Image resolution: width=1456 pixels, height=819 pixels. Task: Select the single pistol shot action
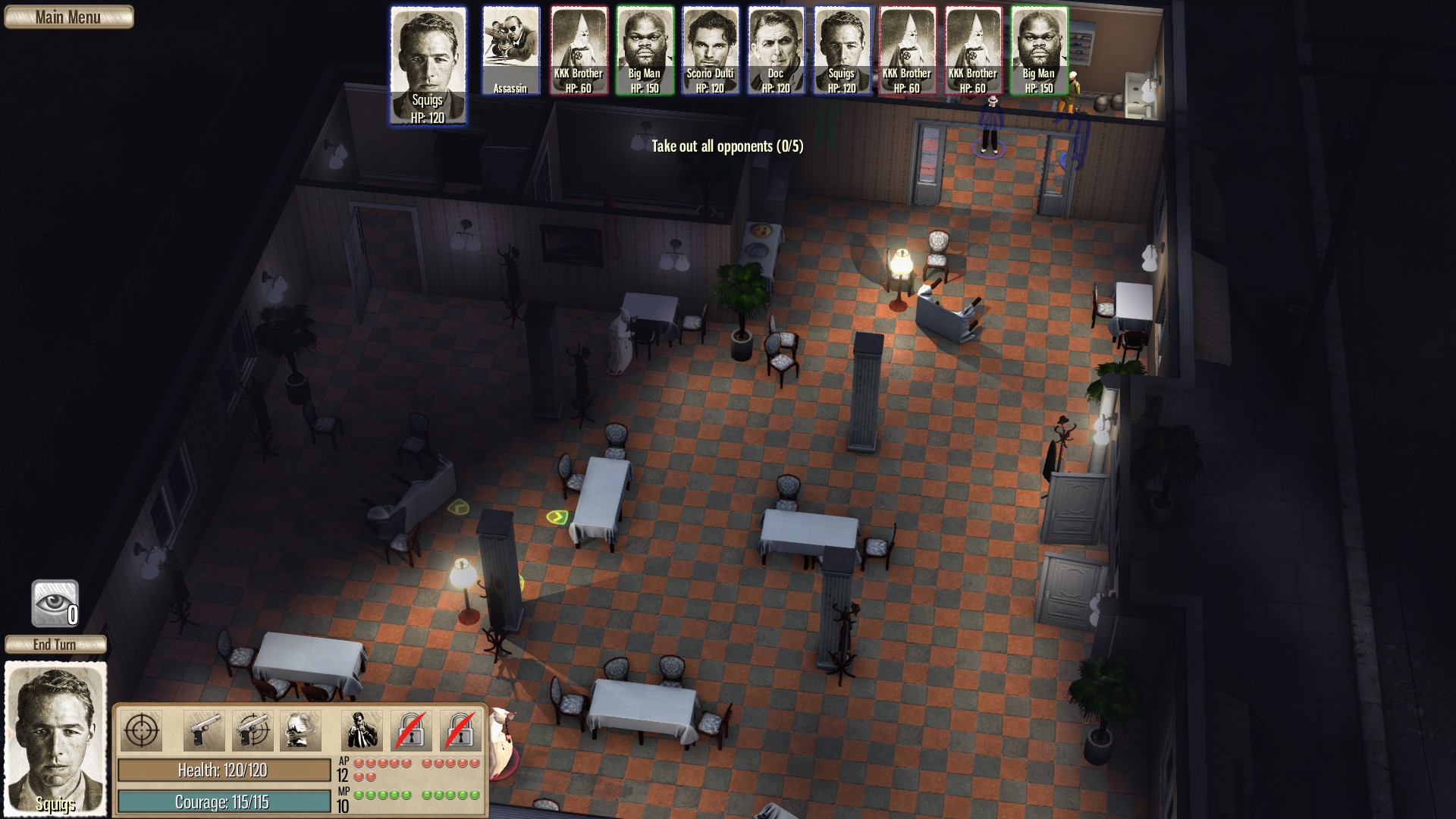[203, 731]
